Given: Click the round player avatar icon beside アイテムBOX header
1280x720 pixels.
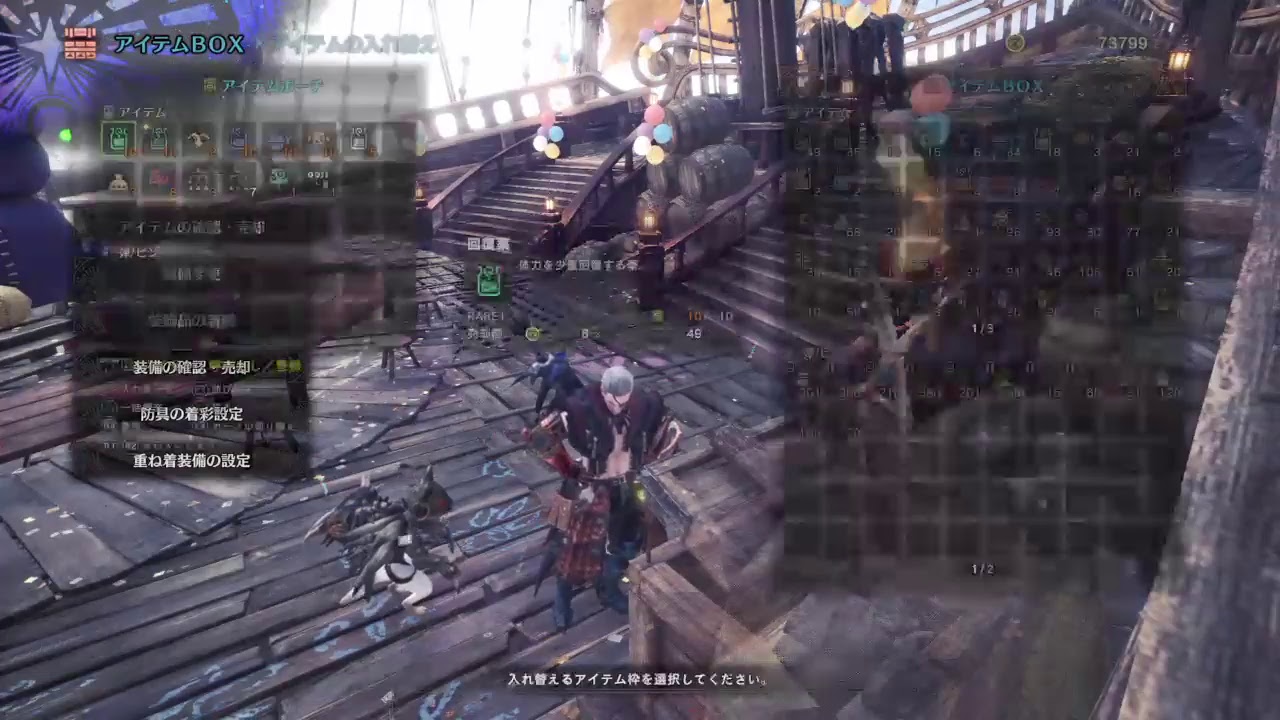Looking at the screenshot, I should [x=931, y=92].
